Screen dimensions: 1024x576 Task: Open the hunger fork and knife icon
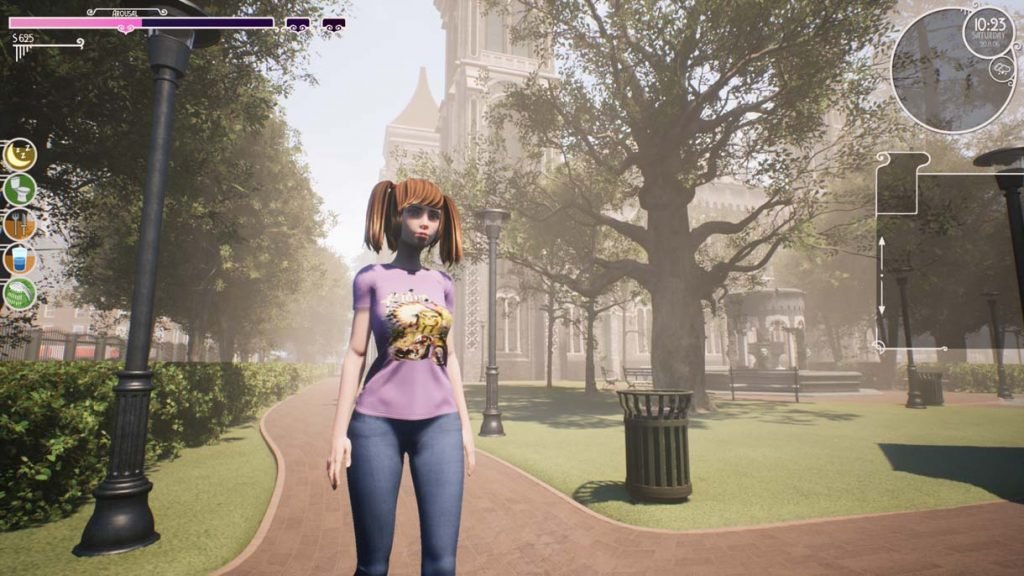point(19,224)
